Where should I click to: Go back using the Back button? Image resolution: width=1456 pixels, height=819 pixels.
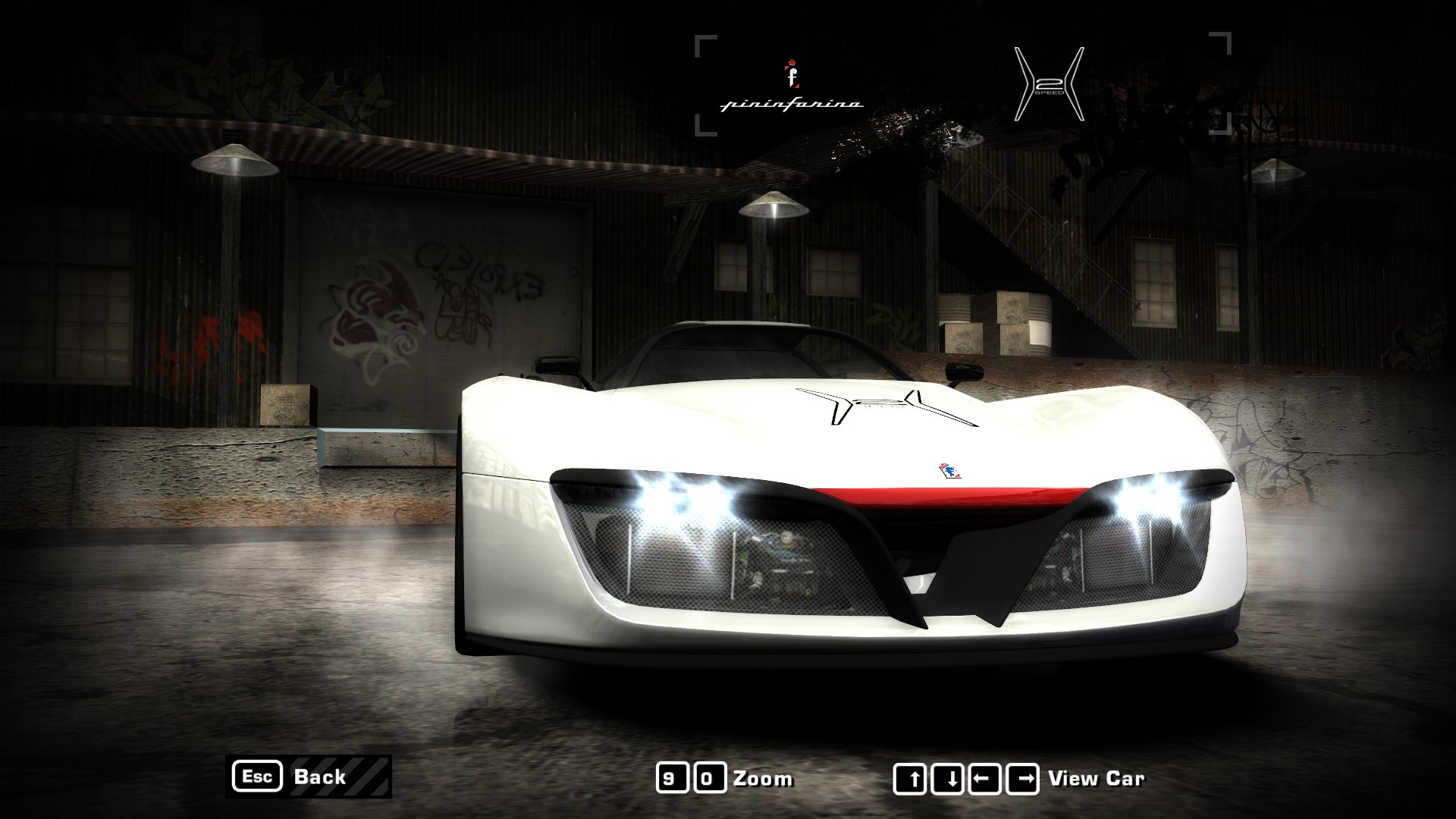tap(309, 777)
